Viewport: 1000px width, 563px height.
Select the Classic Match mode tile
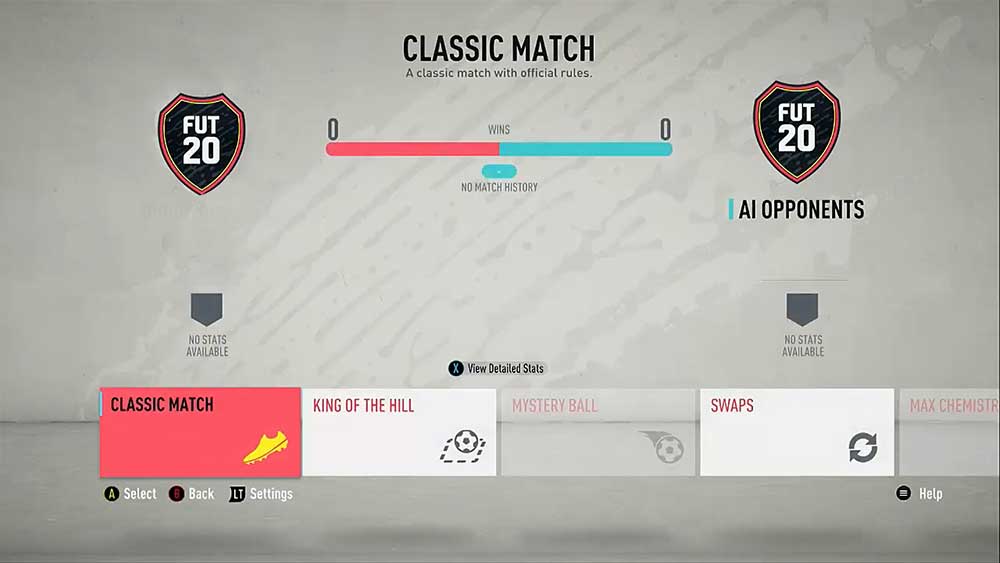click(200, 432)
